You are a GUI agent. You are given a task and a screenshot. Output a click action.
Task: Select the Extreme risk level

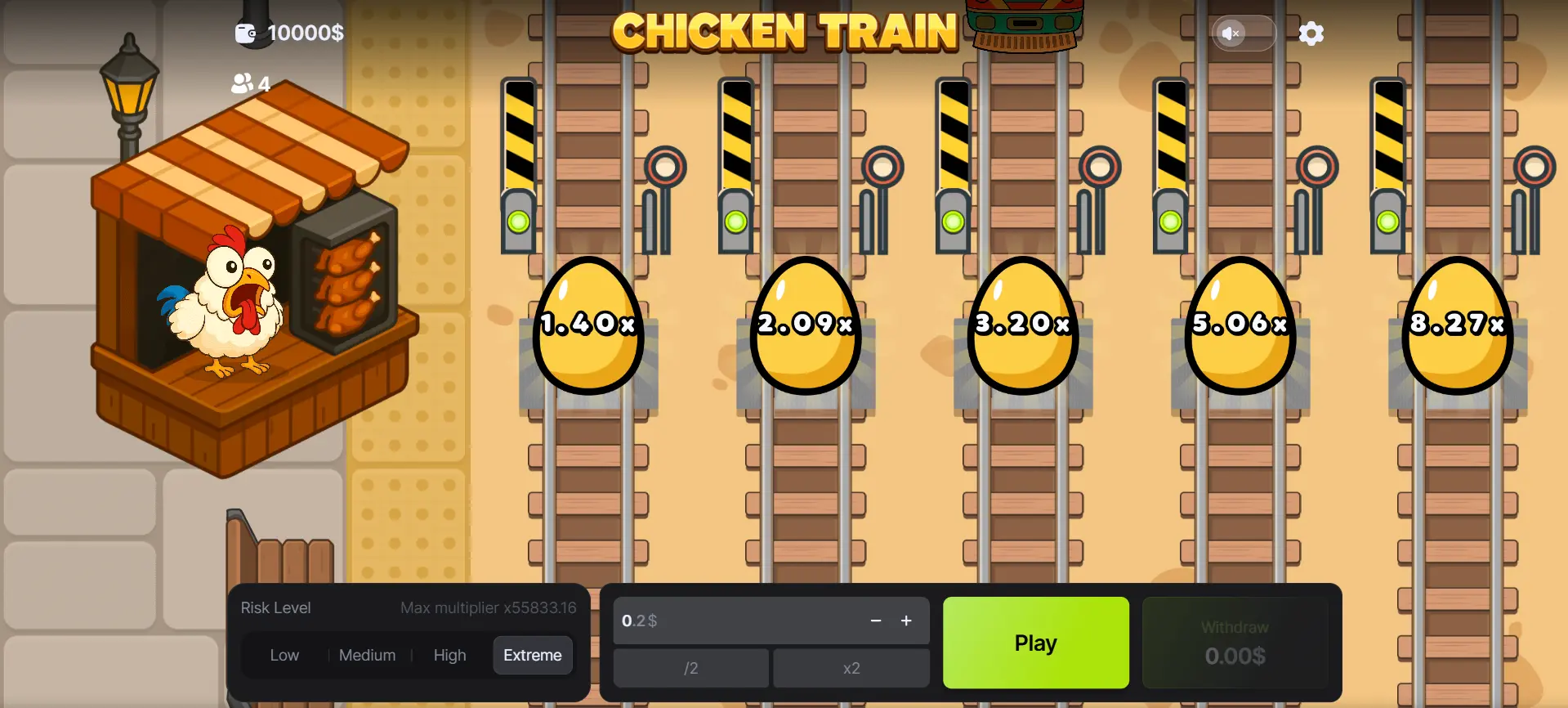coord(532,654)
